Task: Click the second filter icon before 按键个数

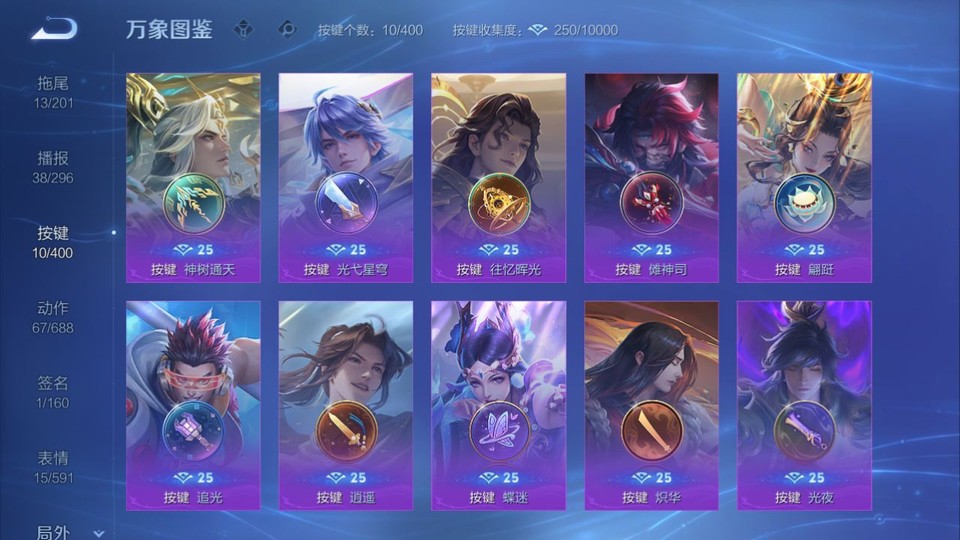Action: coord(287,29)
